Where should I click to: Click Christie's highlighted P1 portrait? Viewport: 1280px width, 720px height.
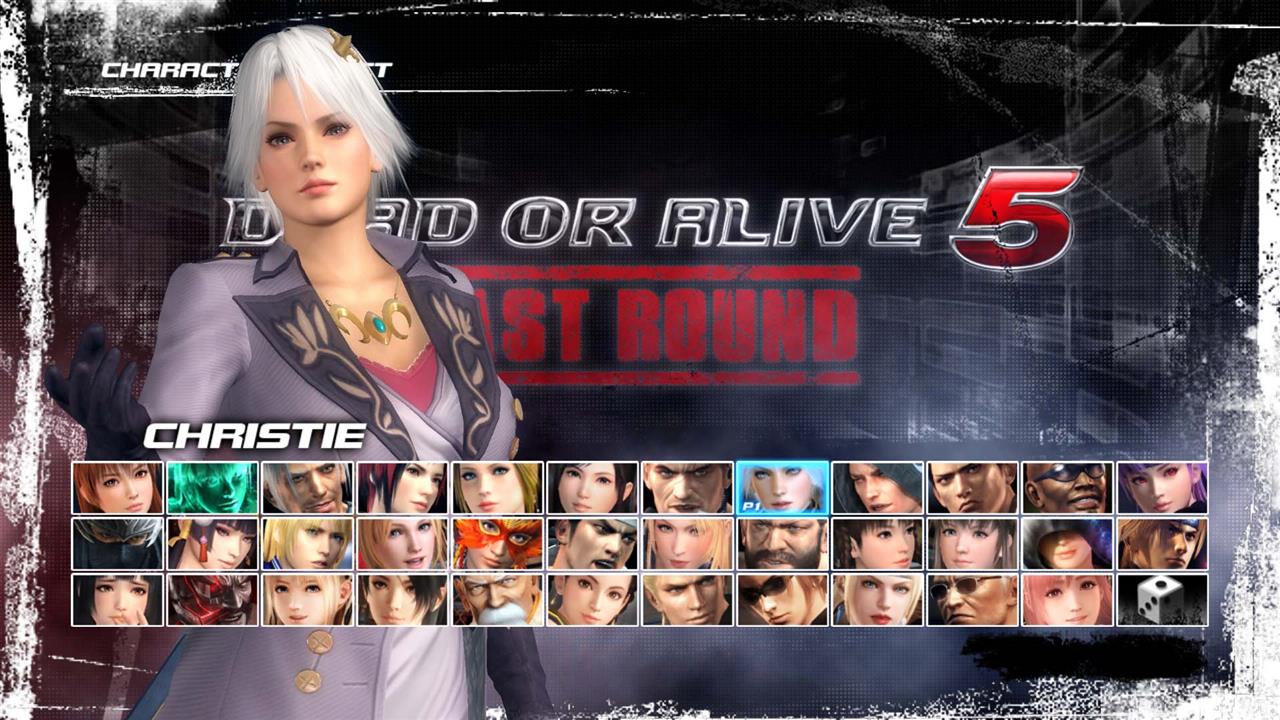tap(784, 490)
